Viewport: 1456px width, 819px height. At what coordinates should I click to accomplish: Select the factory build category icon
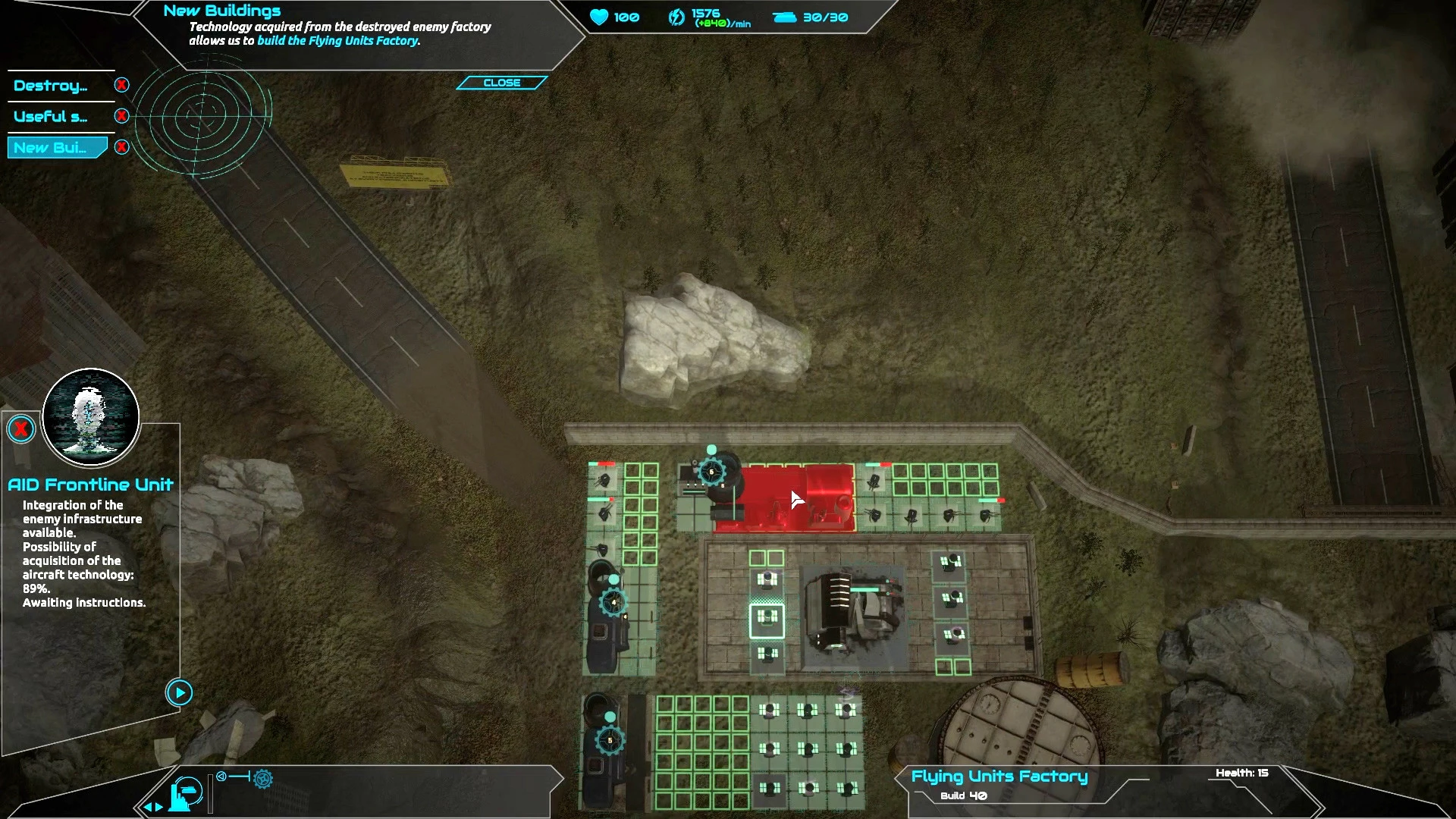(x=187, y=794)
